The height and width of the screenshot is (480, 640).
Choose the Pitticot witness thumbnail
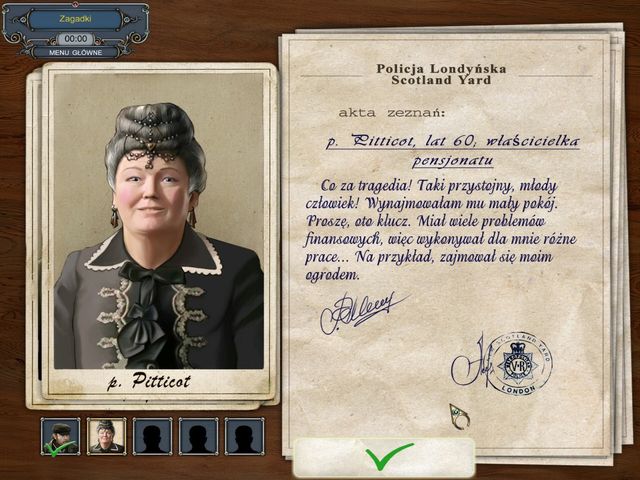pyautogui.click(x=106, y=436)
